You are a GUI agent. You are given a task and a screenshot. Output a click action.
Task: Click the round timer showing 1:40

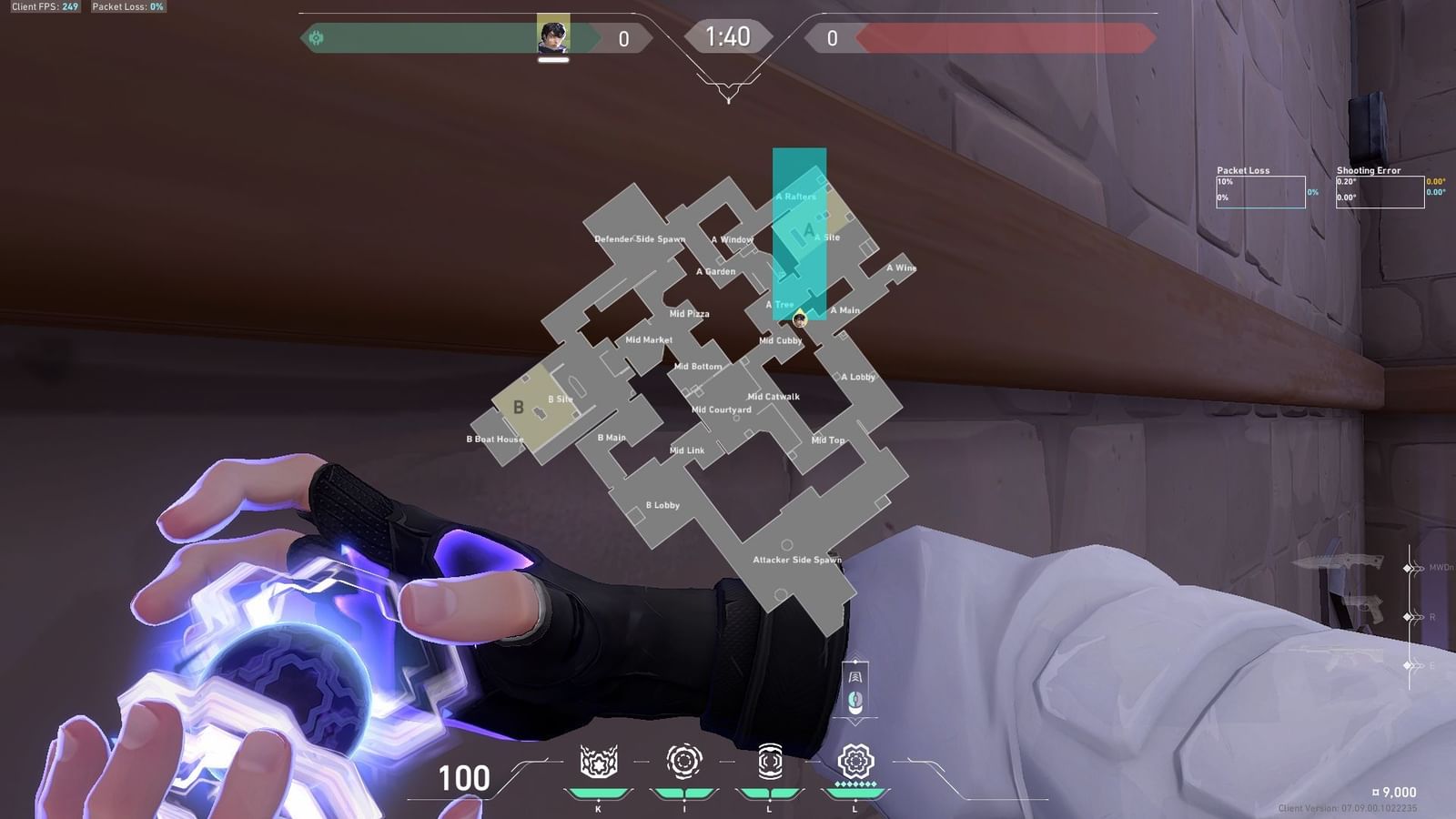point(728,37)
